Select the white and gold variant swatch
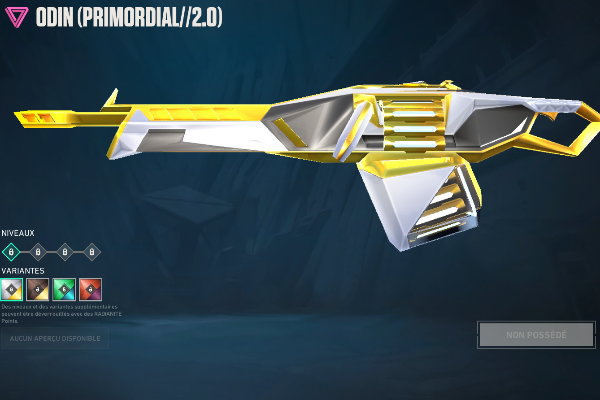 [x=12, y=289]
